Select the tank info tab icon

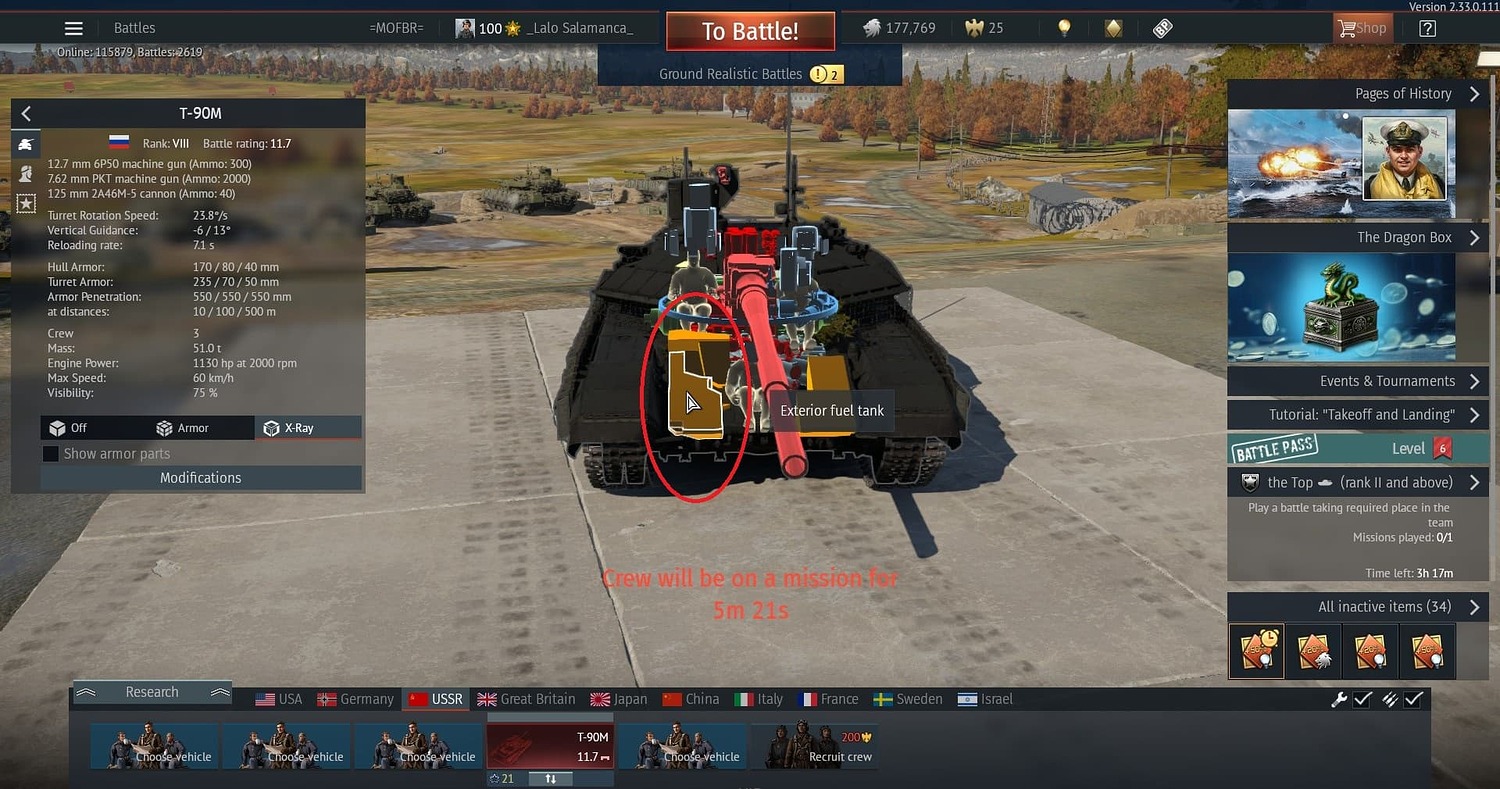point(25,143)
